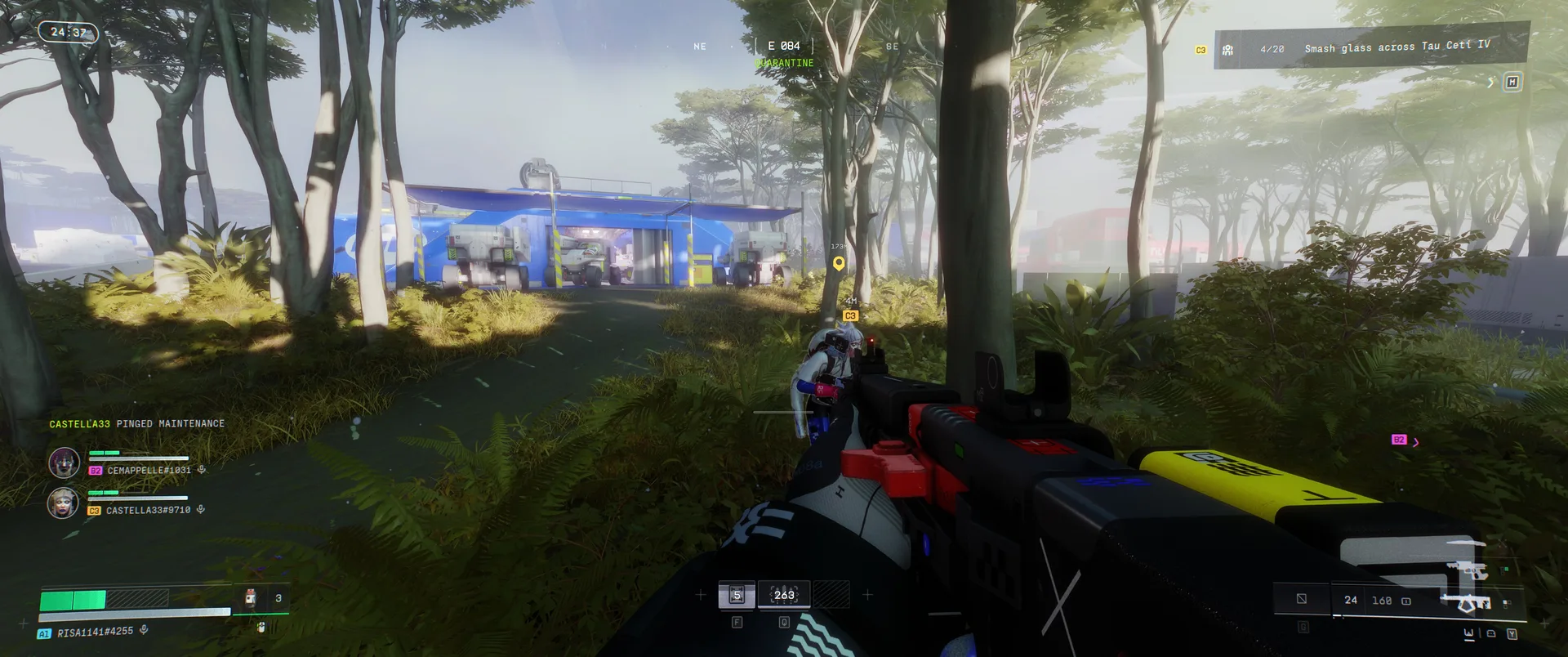Select CASTELLA33#9710's squad portrait

63,503
